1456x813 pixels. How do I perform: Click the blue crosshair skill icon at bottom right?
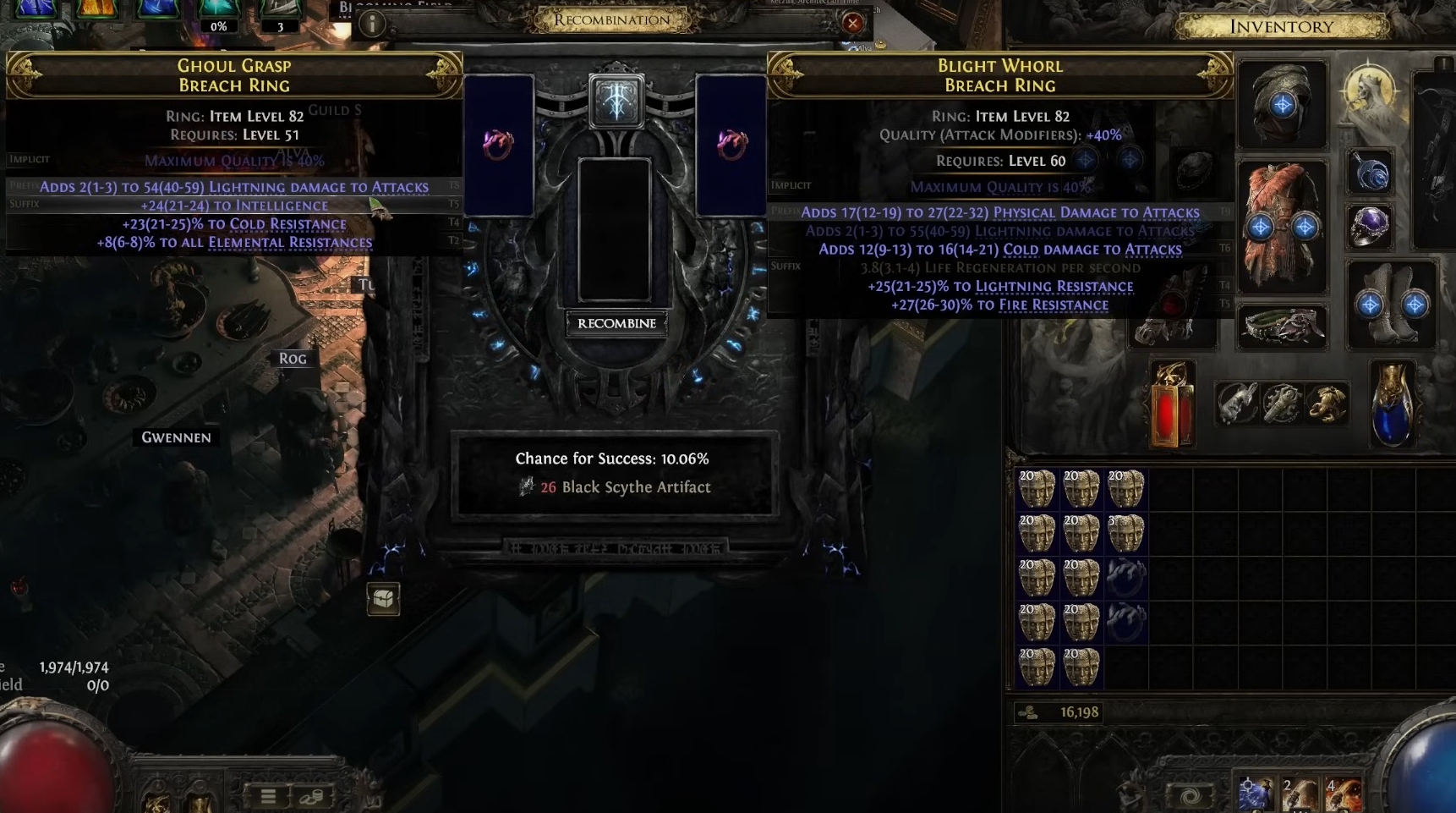(x=1256, y=791)
